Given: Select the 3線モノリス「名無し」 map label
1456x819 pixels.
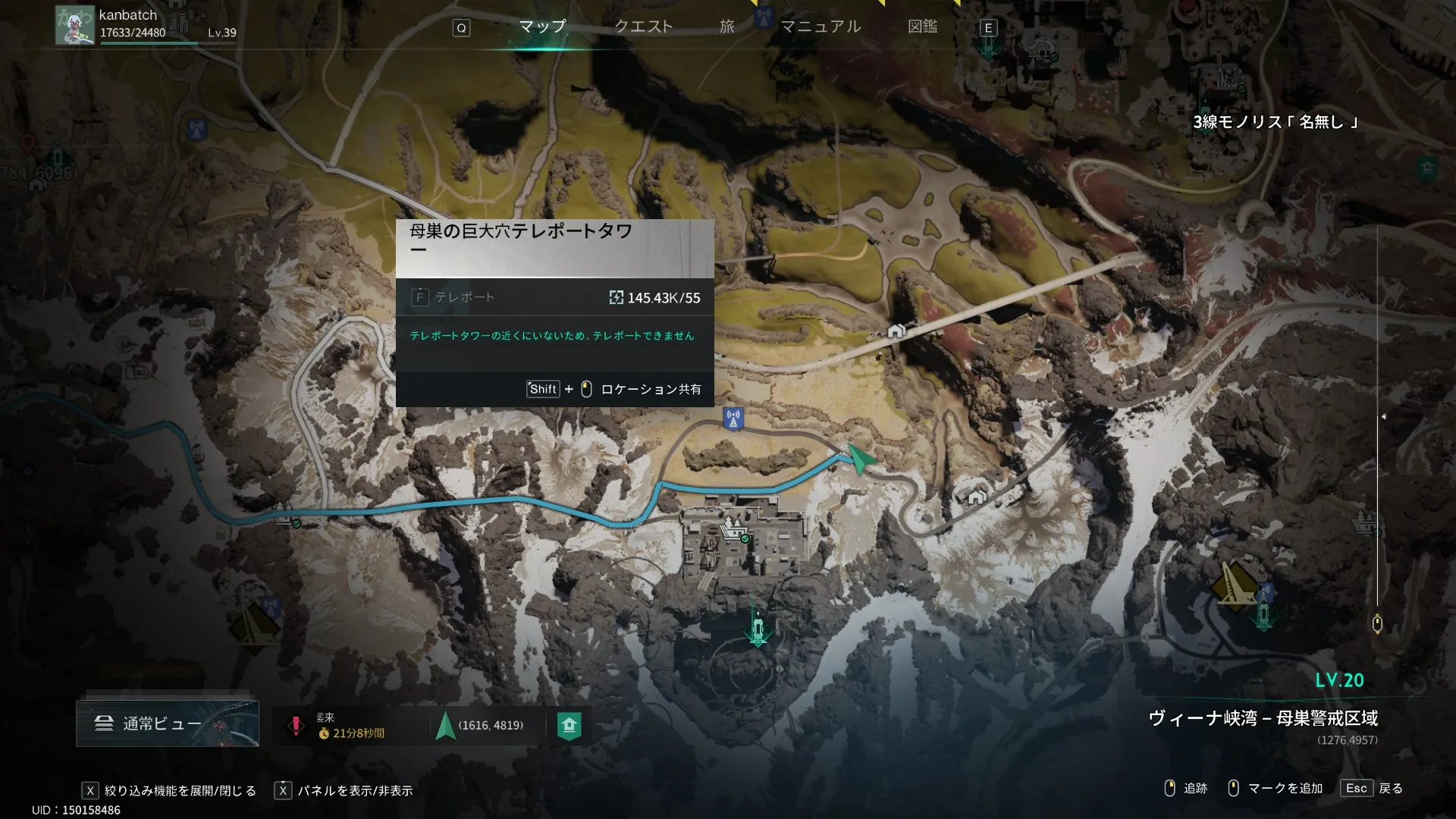Looking at the screenshot, I should click(1276, 122).
